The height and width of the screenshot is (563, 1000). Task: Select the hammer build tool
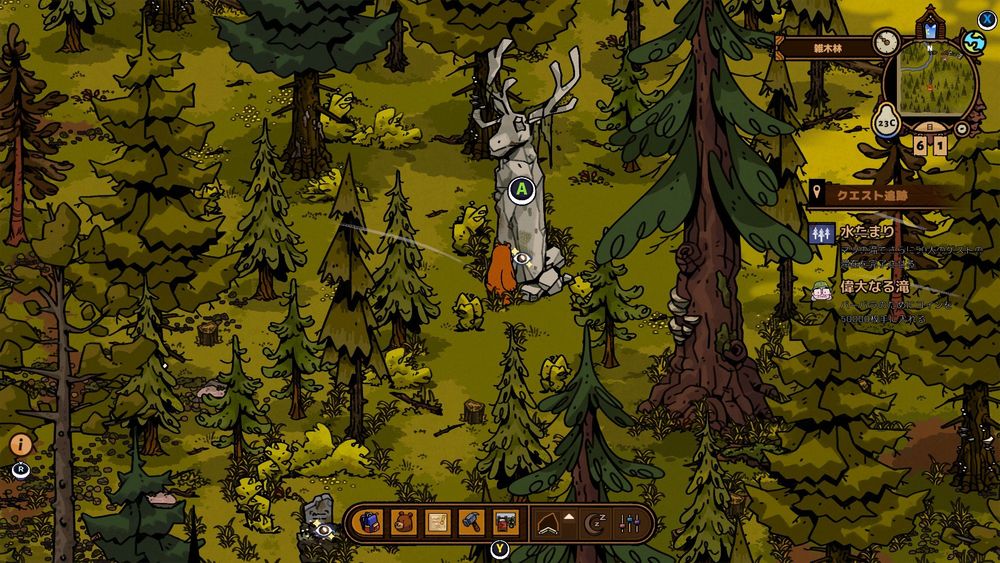point(471,522)
